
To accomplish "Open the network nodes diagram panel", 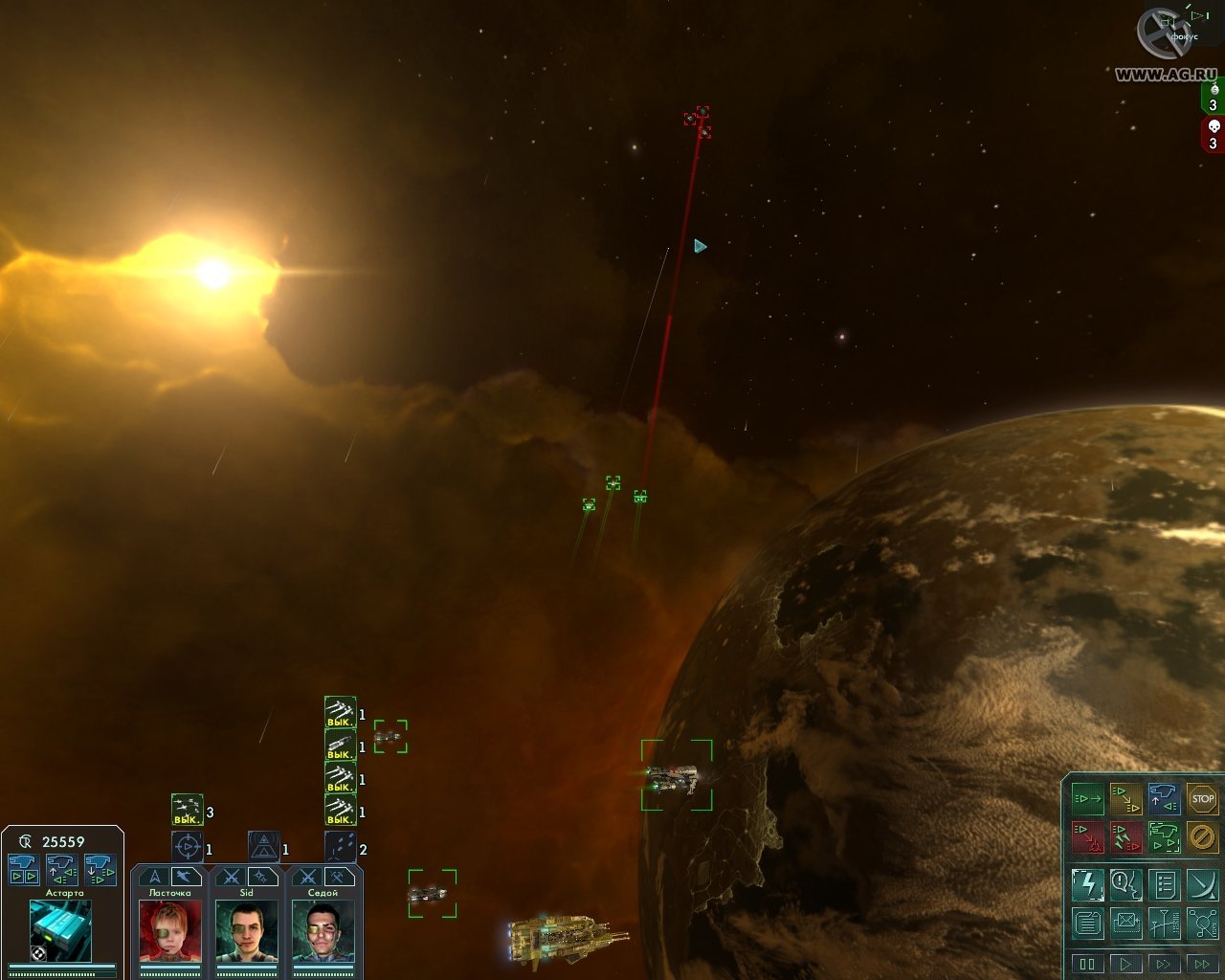I will 1202,923.
